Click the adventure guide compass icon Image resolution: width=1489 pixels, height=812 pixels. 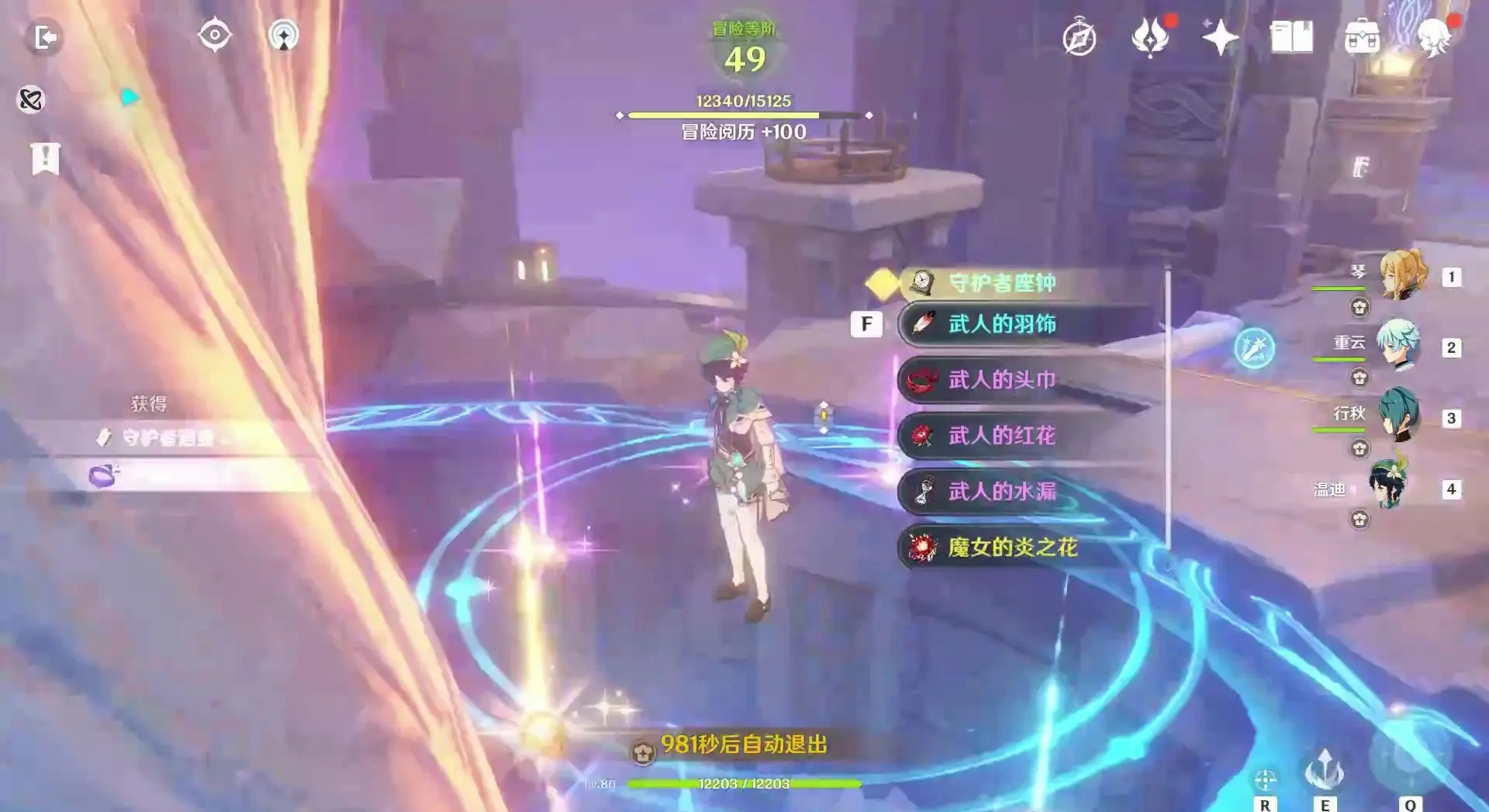click(1080, 39)
